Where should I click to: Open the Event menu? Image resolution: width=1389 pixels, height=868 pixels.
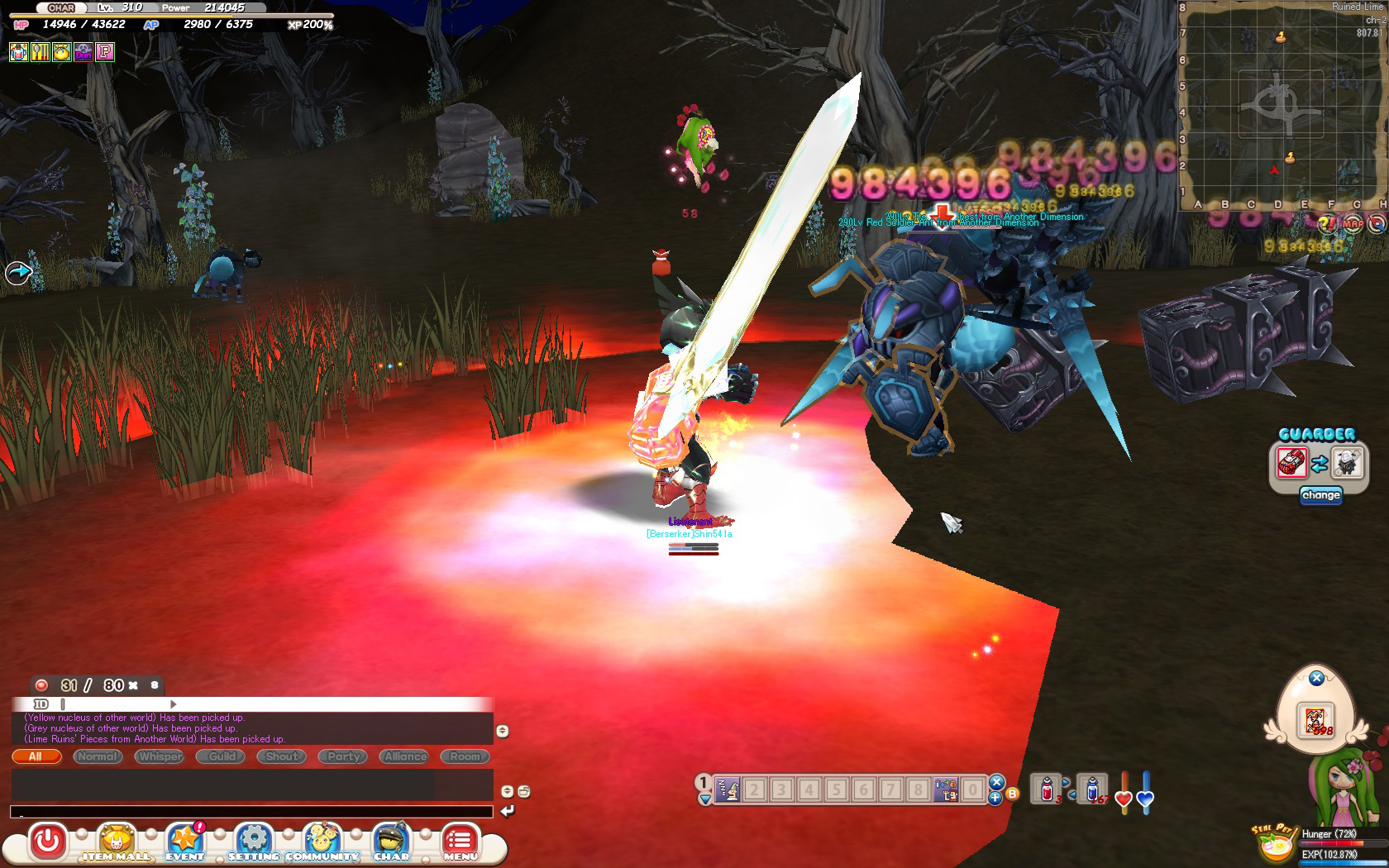click(185, 843)
